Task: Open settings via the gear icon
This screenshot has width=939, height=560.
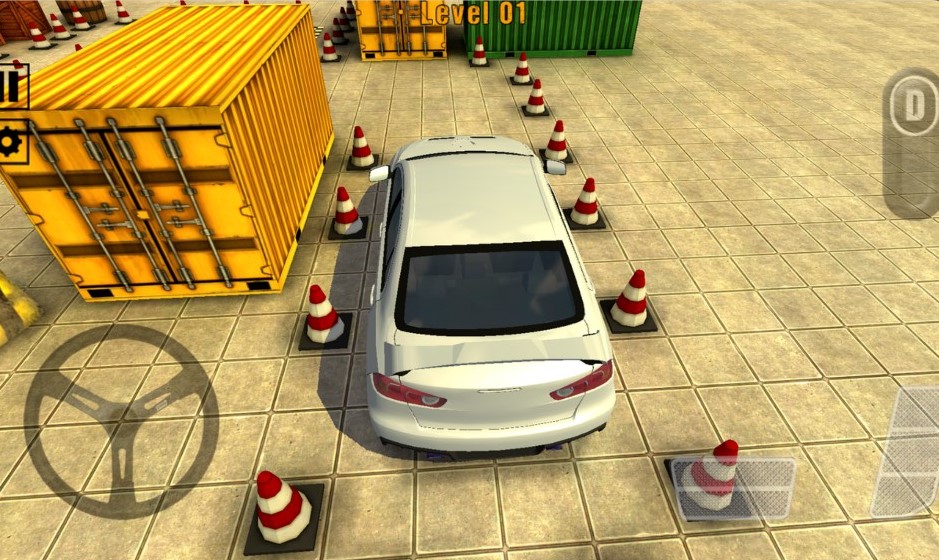Action: (12, 142)
